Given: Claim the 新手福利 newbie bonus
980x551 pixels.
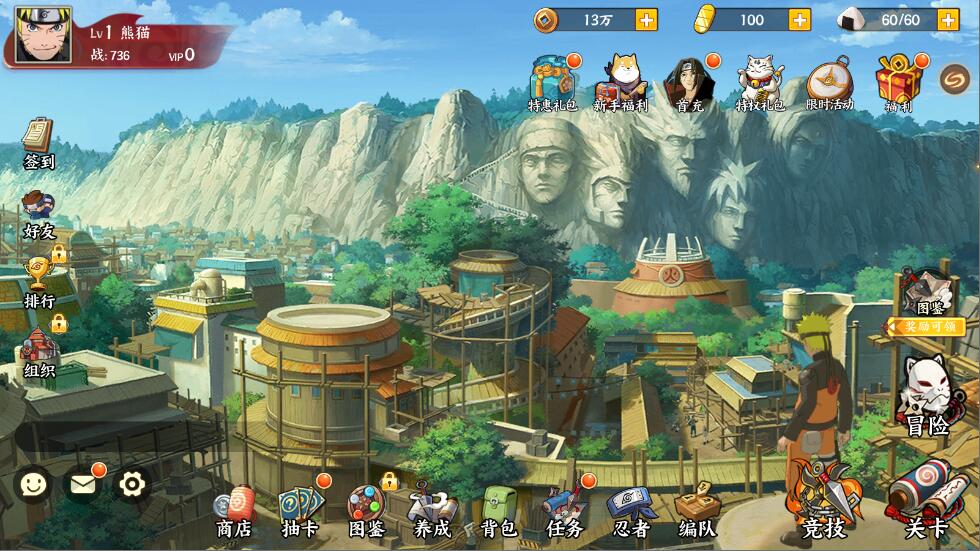Looking at the screenshot, I should pos(621,82).
